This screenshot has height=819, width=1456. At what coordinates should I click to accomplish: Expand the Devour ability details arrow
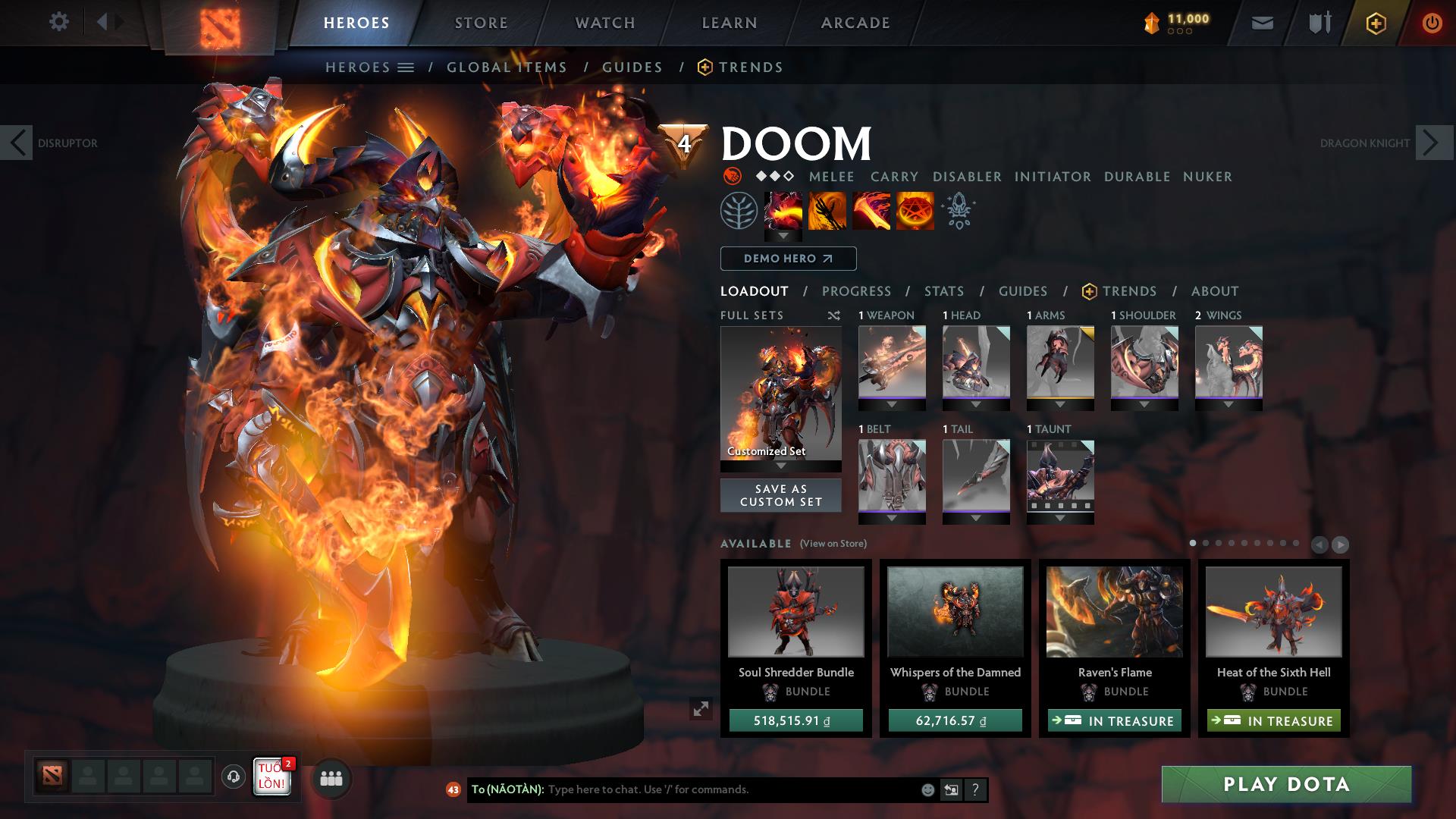783,236
